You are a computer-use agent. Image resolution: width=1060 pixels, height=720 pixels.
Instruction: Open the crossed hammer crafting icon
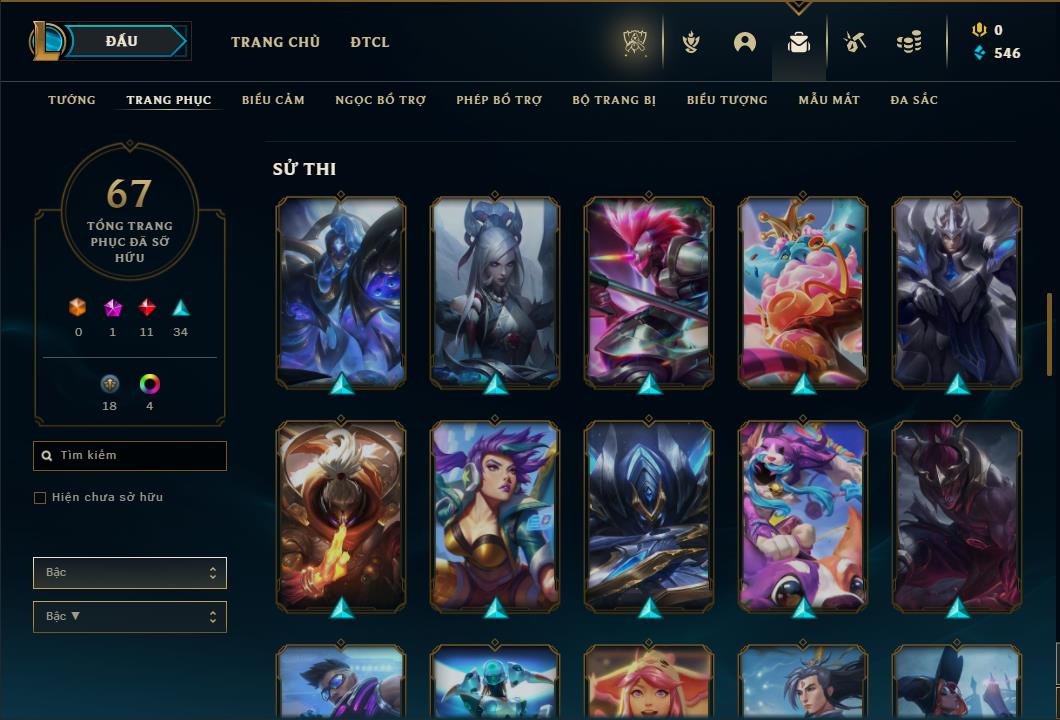[853, 42]
